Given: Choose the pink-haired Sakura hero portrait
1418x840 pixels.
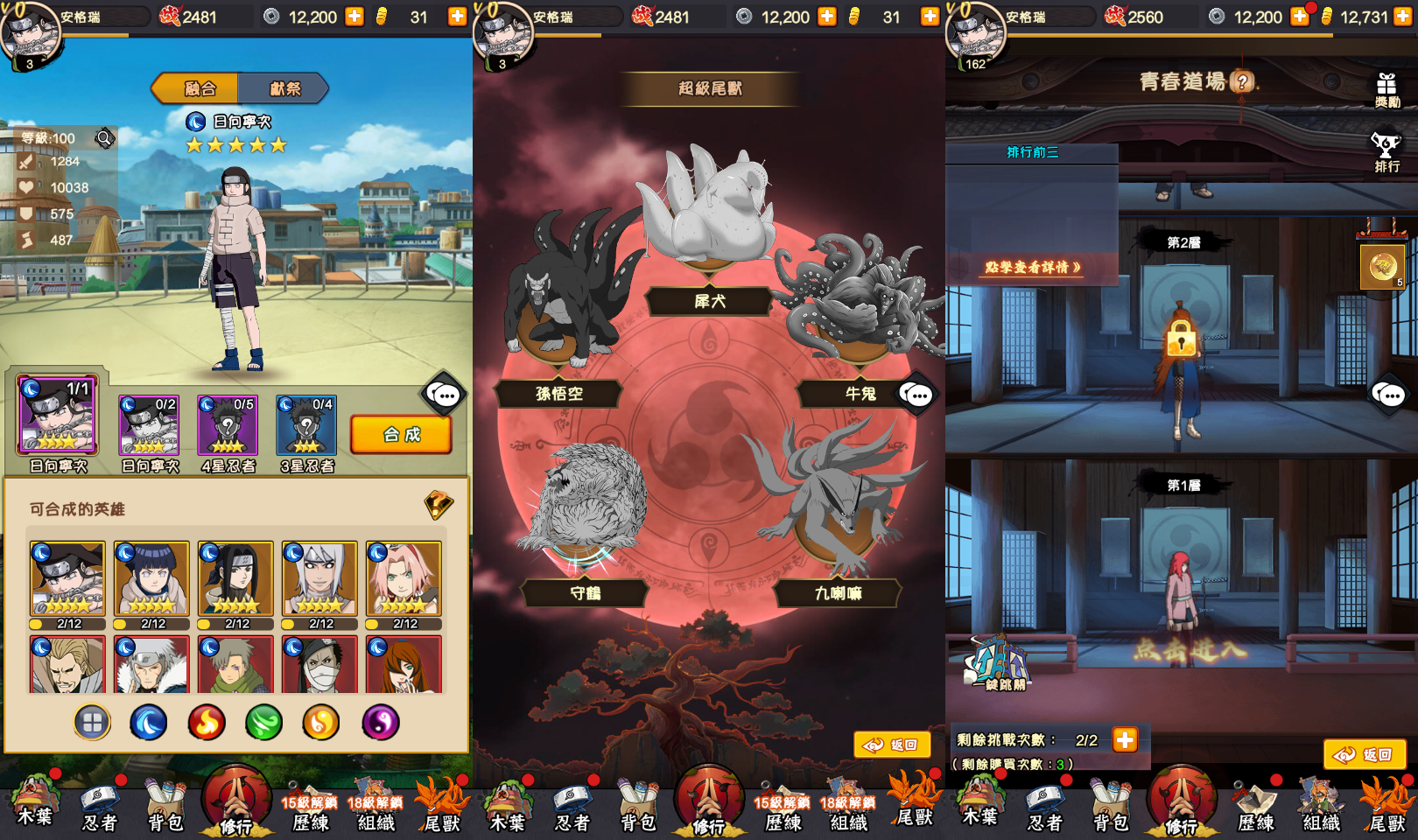Looking at the screenshot, I should [404, 578].
